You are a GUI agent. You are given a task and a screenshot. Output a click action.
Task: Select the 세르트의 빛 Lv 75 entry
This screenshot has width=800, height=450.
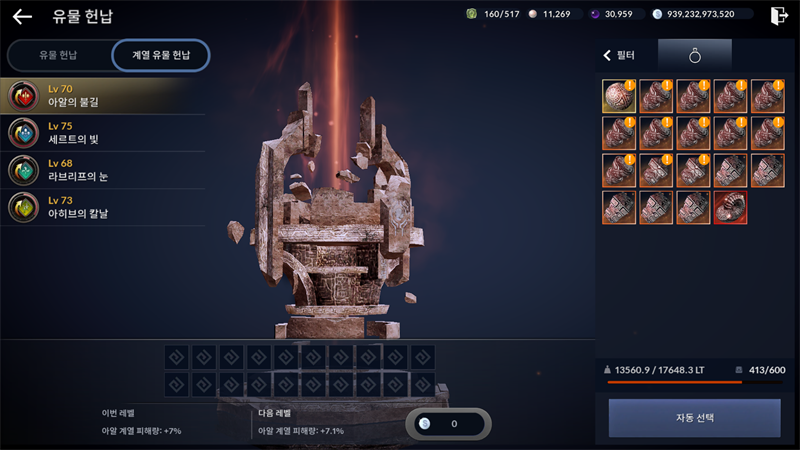pyautogui.click(x=100, y=133)
